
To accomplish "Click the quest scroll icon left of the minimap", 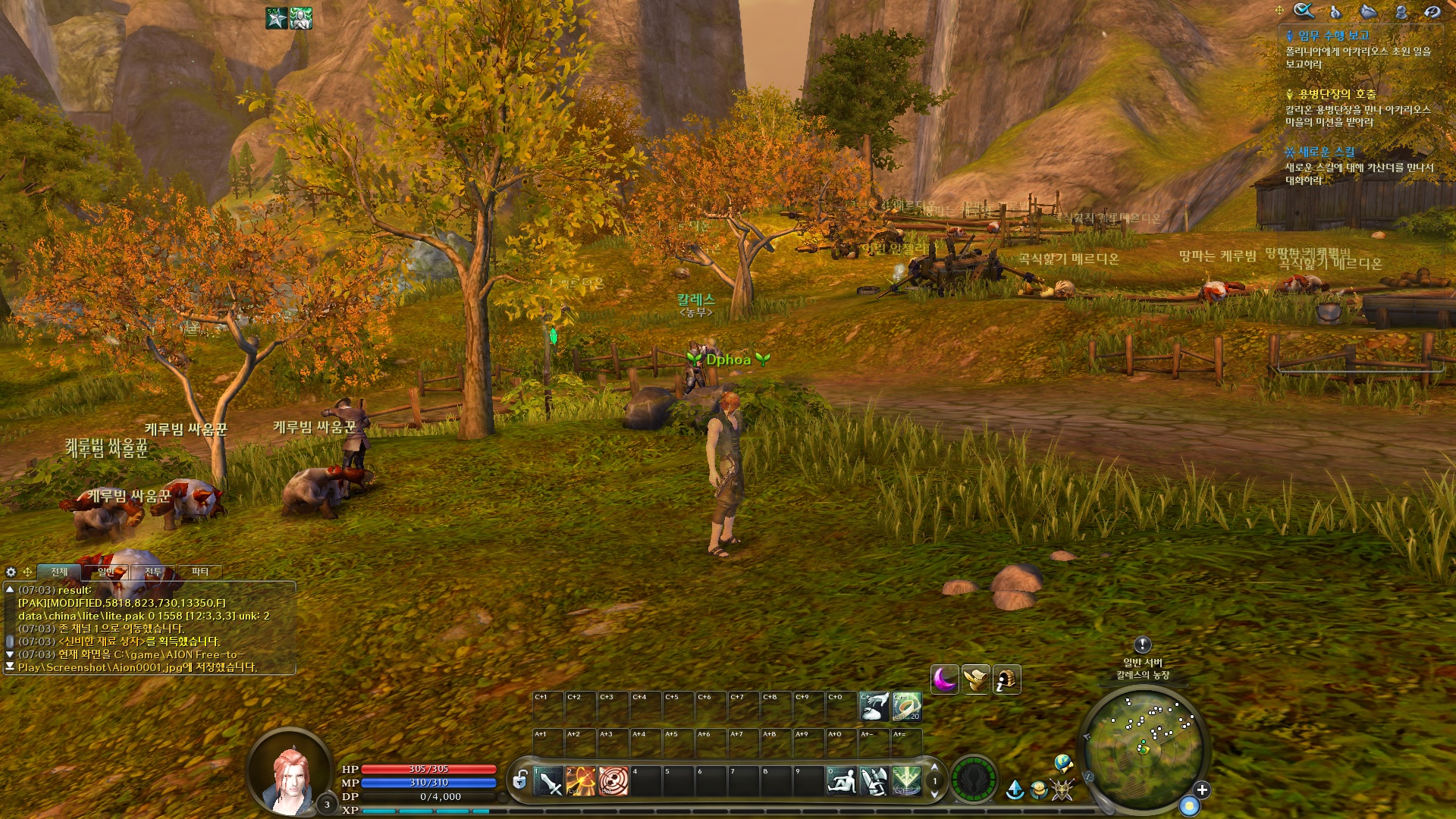I will click(977, 679).
